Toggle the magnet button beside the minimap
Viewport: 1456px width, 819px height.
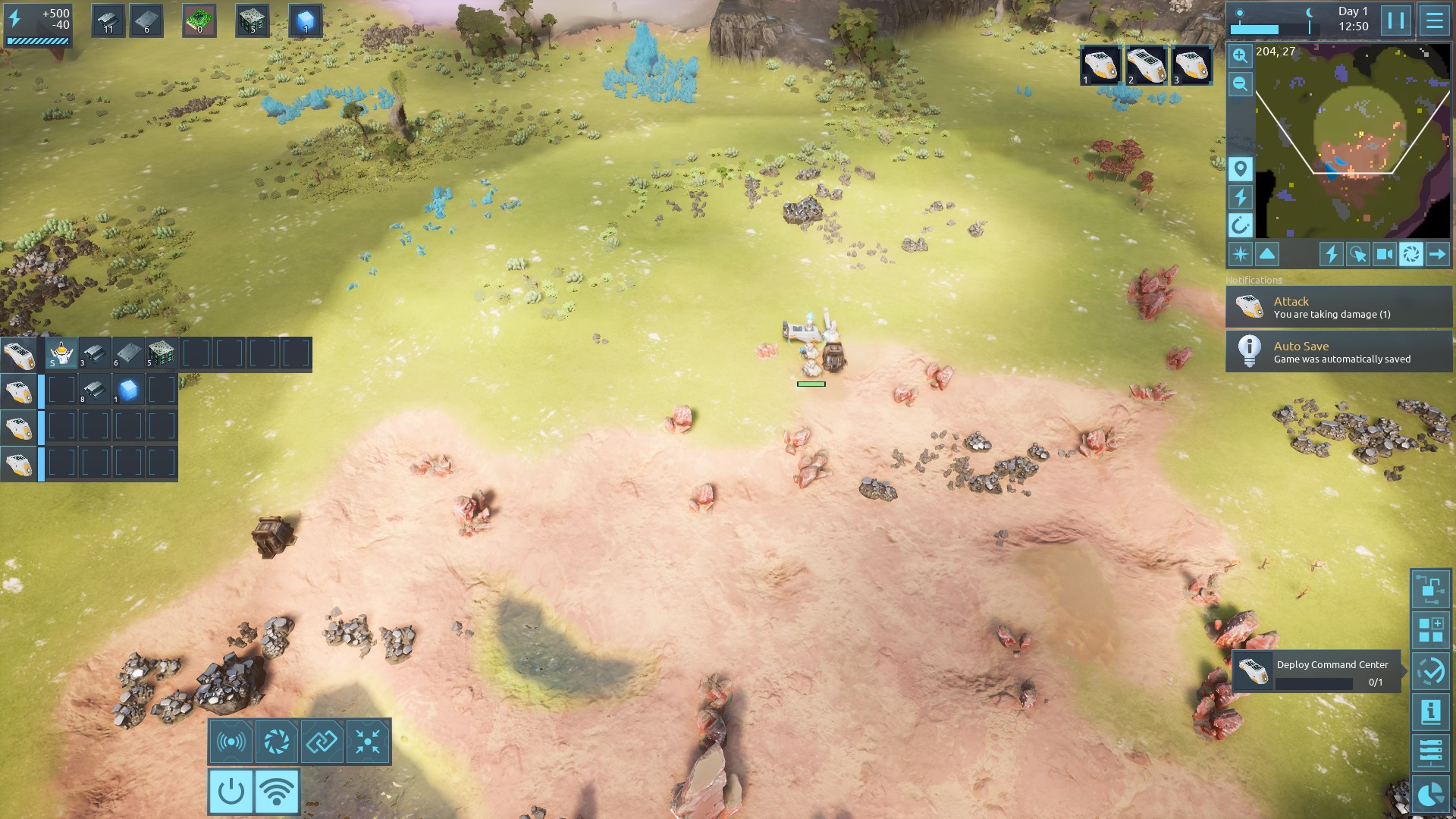coord(1240,225)
